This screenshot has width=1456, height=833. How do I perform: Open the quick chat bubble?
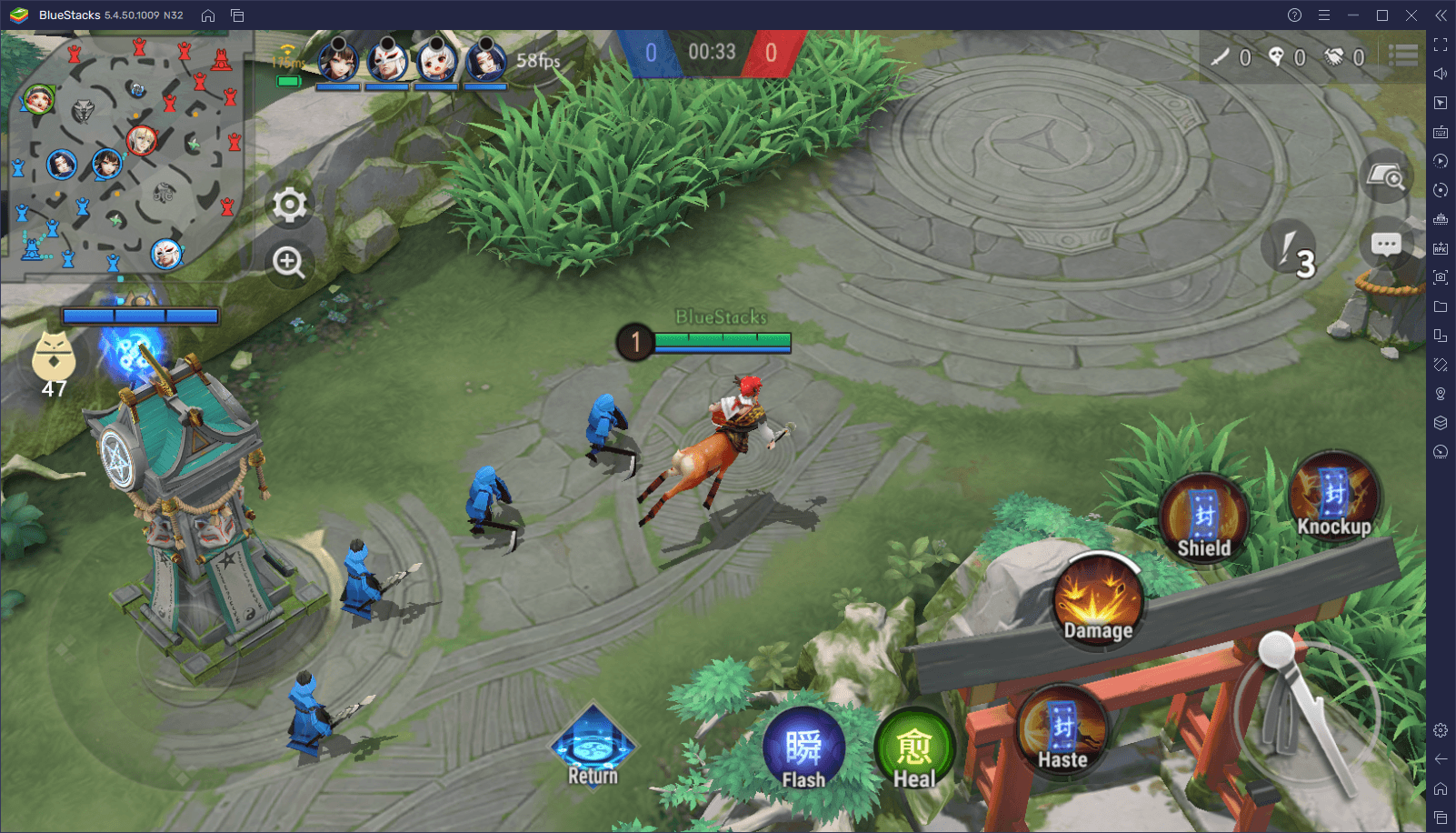[x=1386, y=244]
